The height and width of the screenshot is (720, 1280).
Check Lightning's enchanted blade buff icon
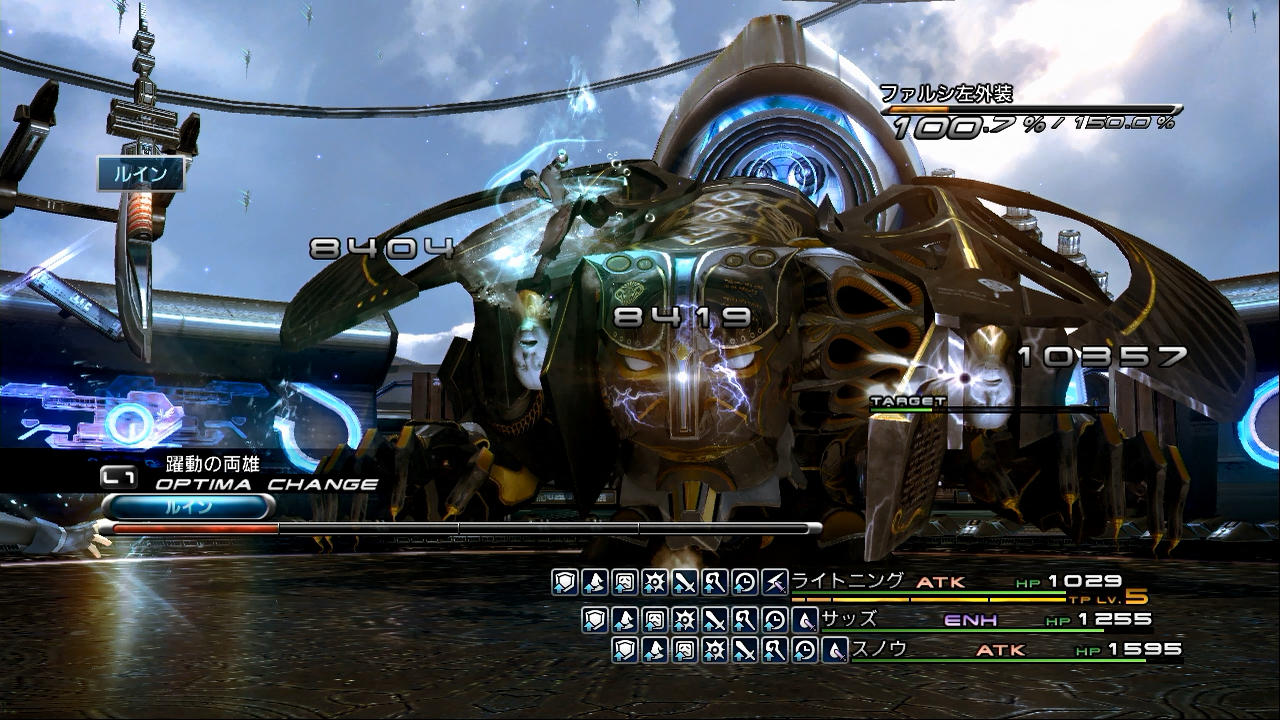point(775,582)
